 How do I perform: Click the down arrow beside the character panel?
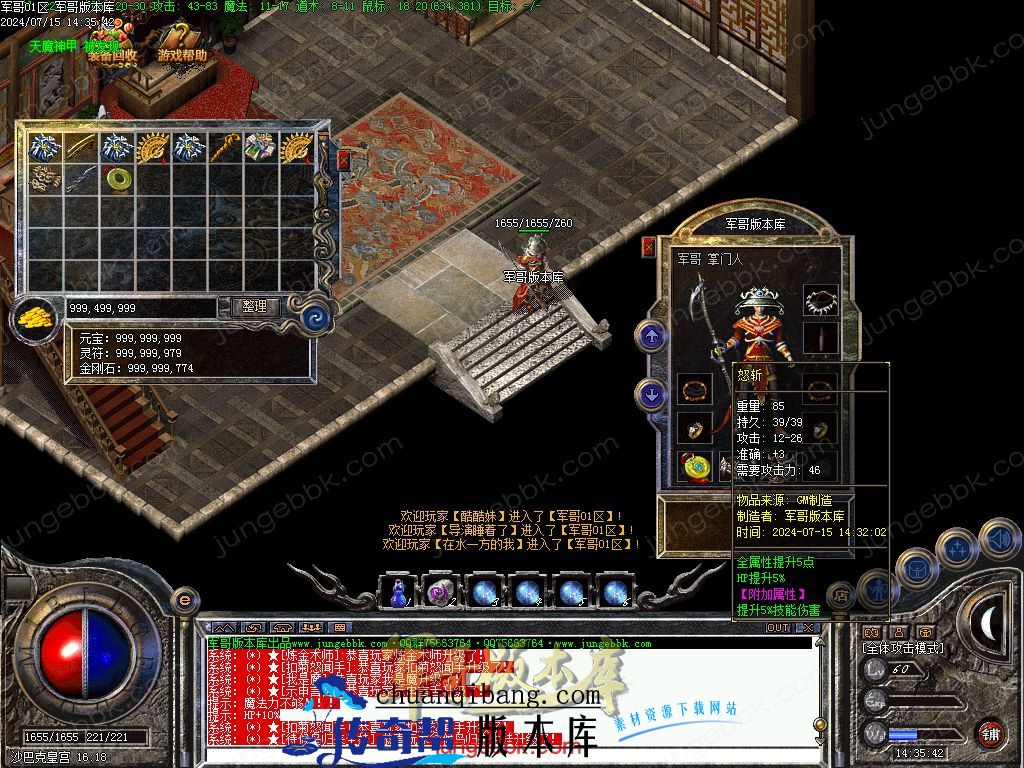[x=652, y=396]
